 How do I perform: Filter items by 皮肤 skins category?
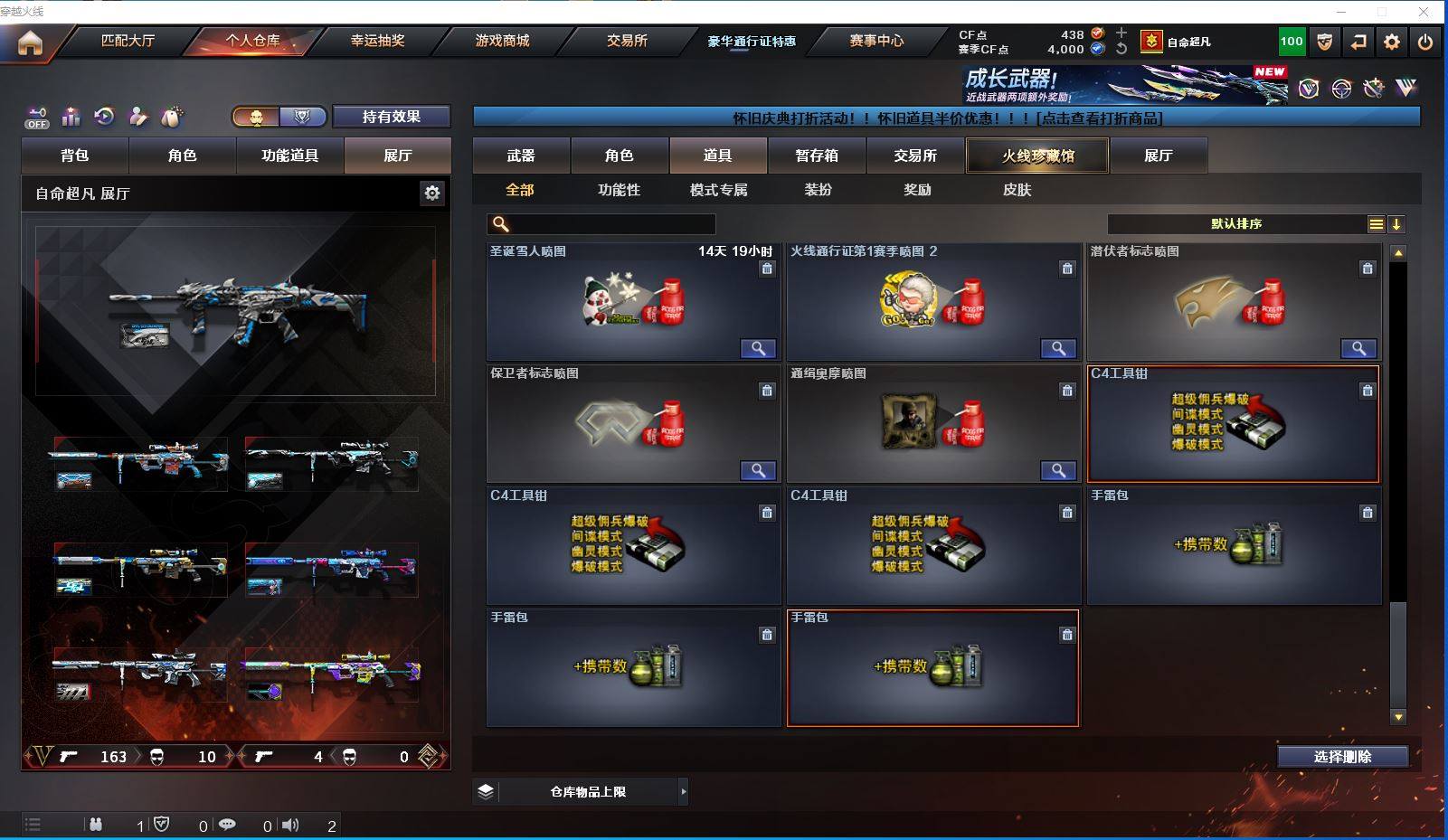(x=1017, y=190)
